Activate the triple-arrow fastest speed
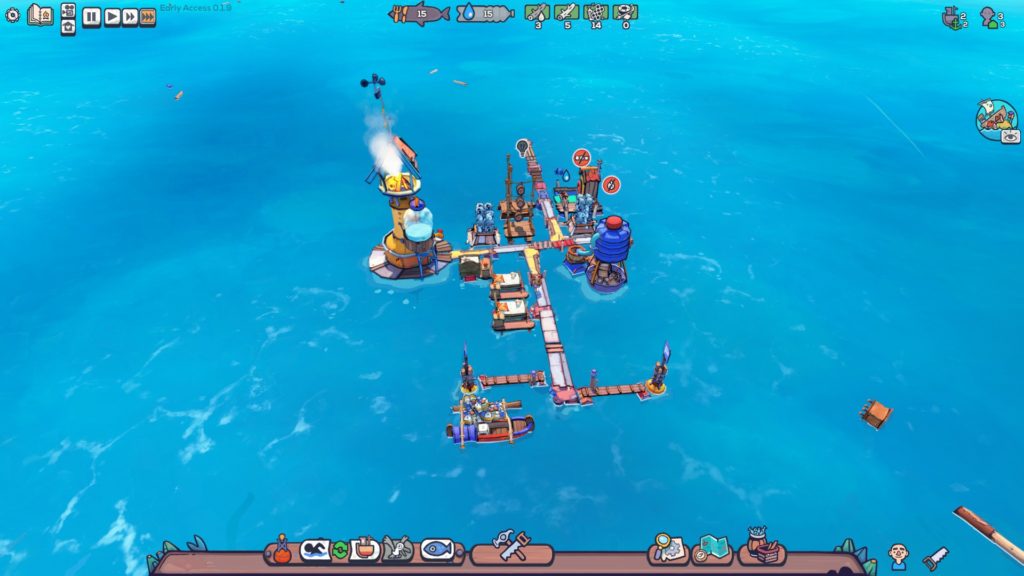Viewport: 1024px width, 576px height. [x=148, y=17]
